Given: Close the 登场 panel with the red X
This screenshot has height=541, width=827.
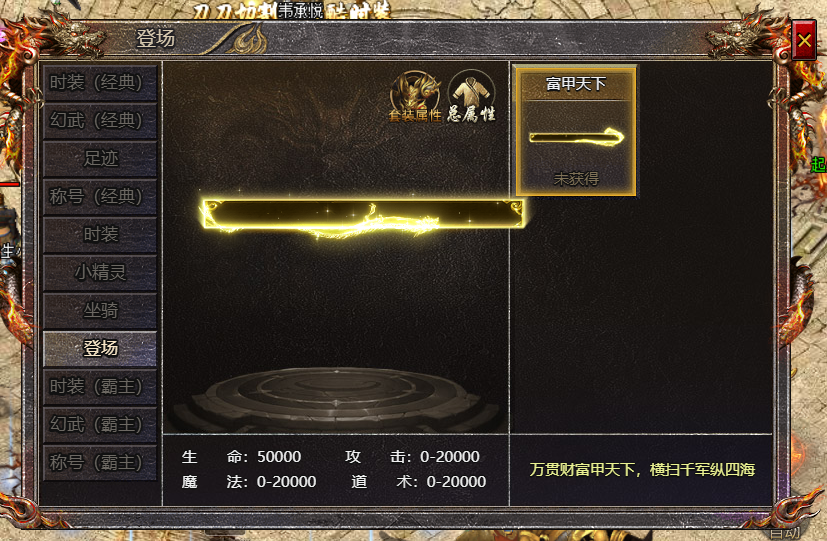Looking at the screenshot, I should (804, 41).
